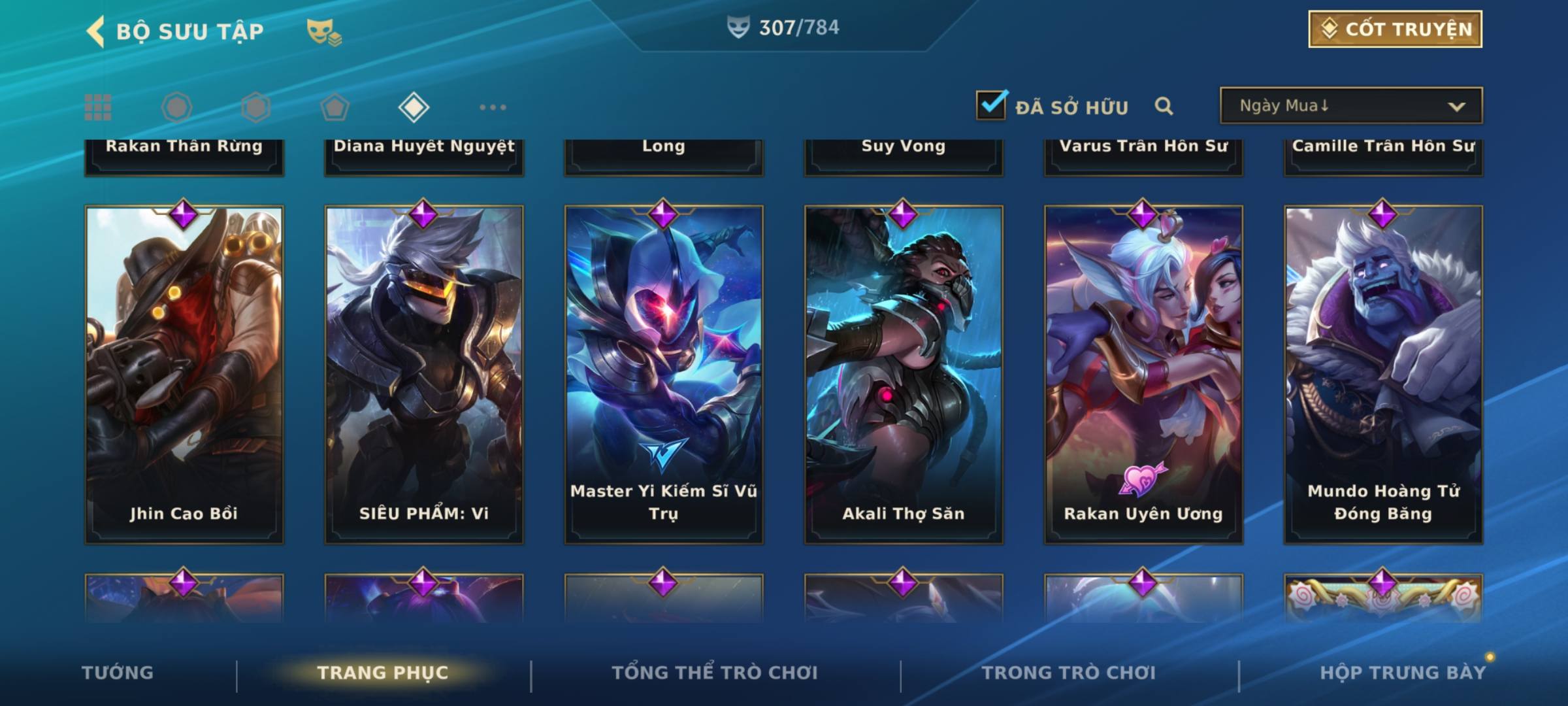Viewport: 1568px width, 706px height.
Task: Expand the Ngày Mua sort dropdown
Action: coord(1350,106)
